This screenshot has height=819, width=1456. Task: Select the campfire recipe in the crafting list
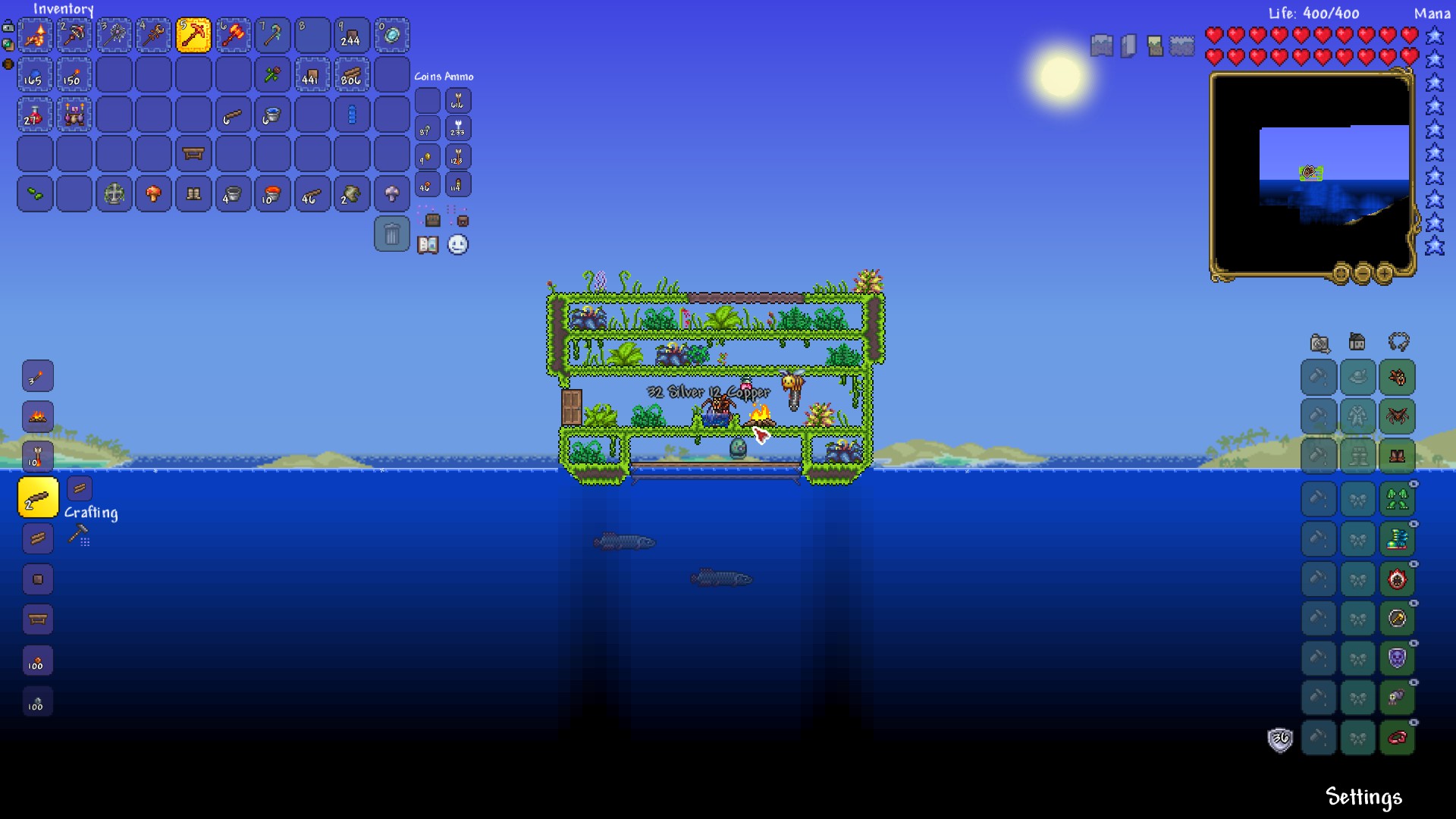(x=38, y=416)
